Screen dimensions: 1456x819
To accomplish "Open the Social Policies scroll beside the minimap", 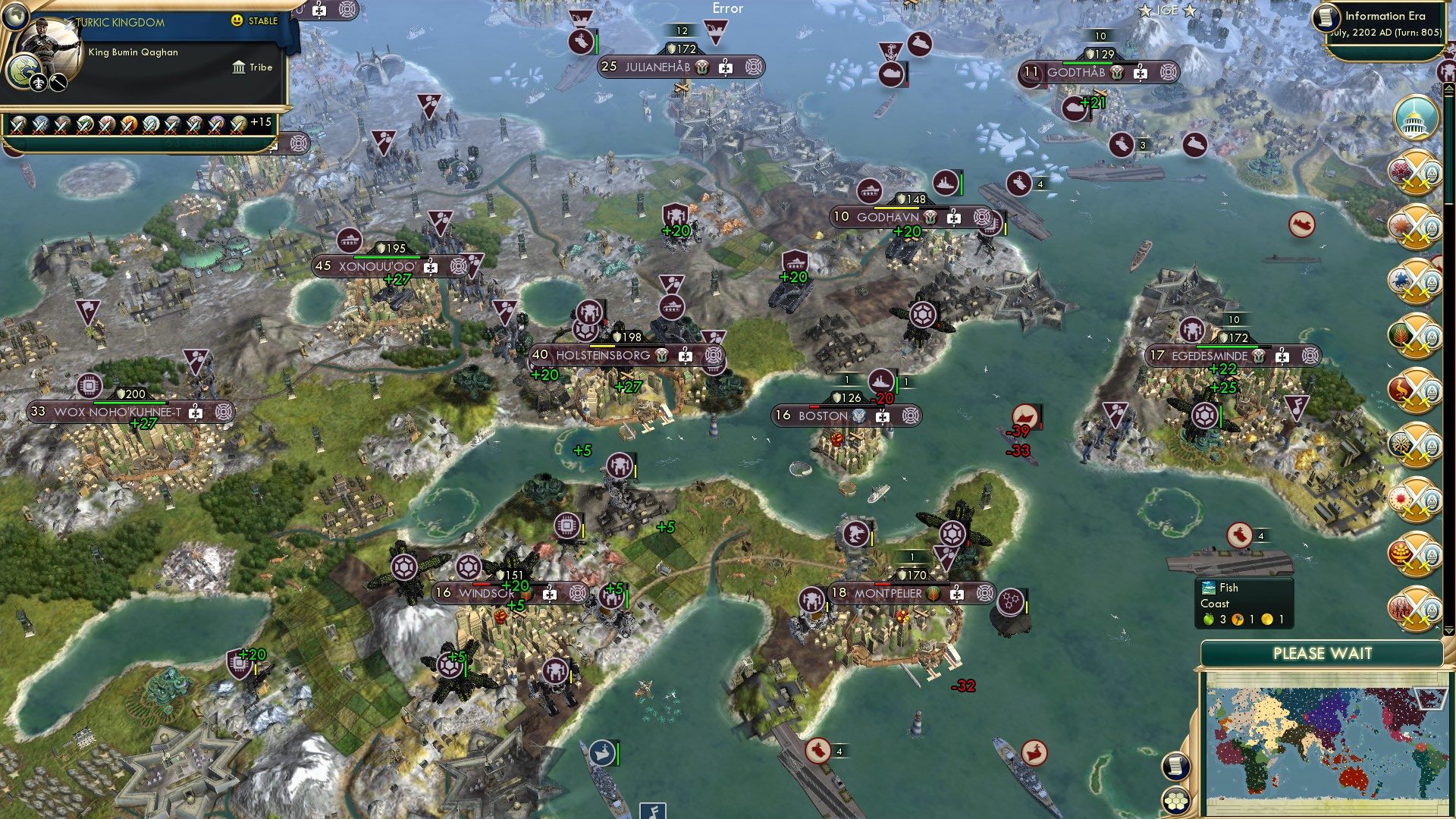I will [x=1175, y=767].
